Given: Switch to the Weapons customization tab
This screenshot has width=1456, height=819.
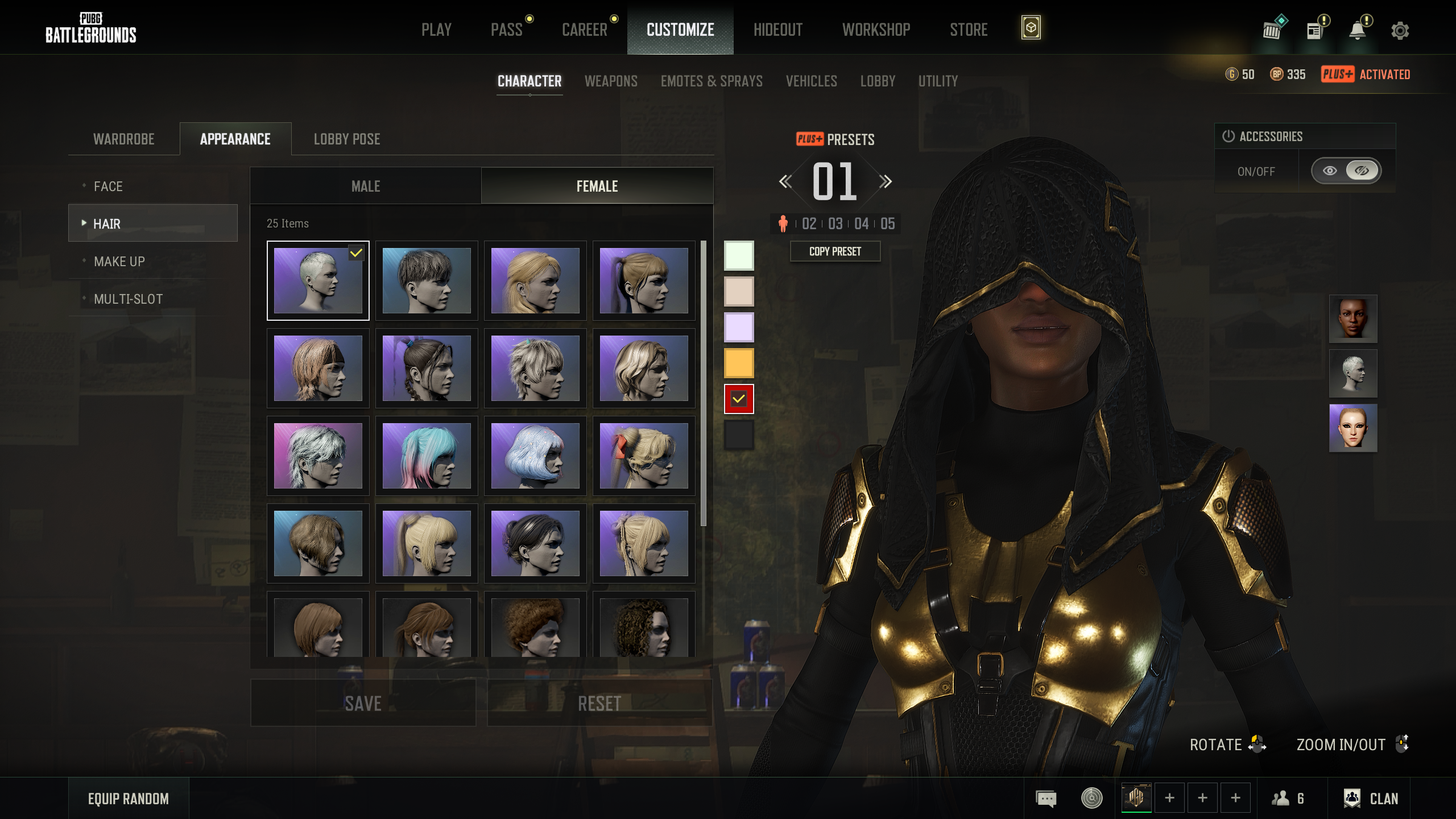Looking at the screenshot, I should [x=611, y=81].
